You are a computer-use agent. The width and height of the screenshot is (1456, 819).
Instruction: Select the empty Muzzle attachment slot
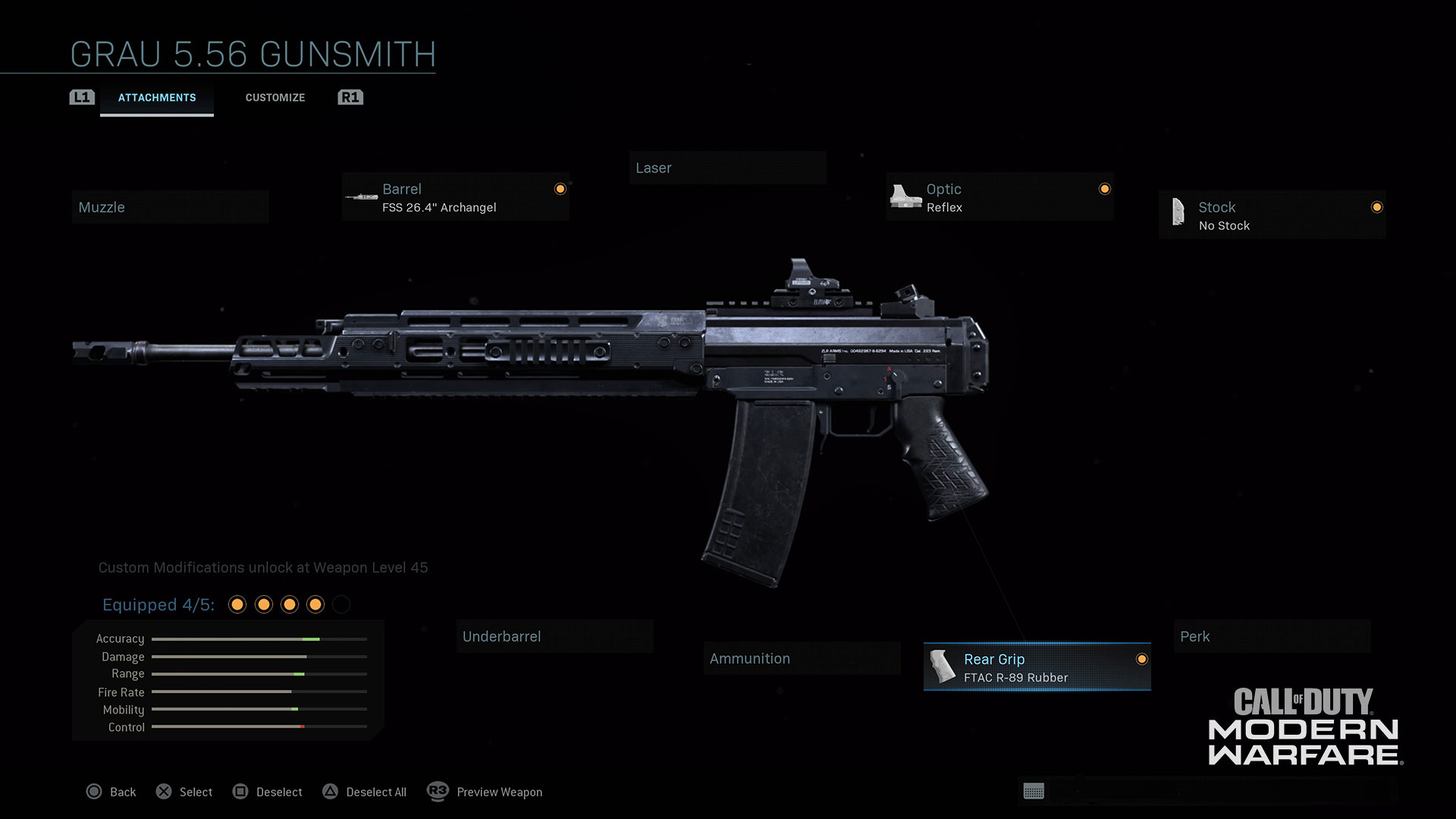(x=171, y=207)
